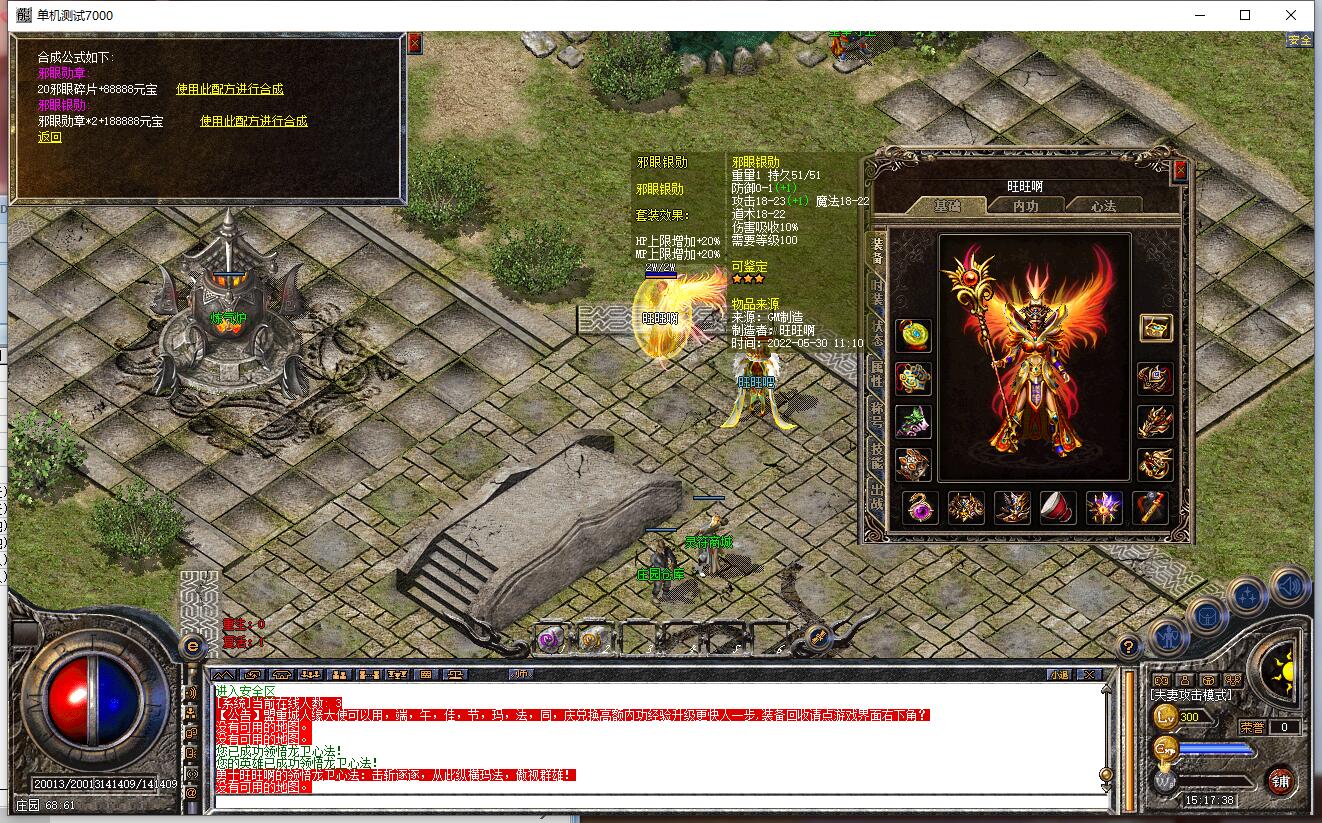
Task: Close the synthesis formula dialog
Action: tap(415, 43)
